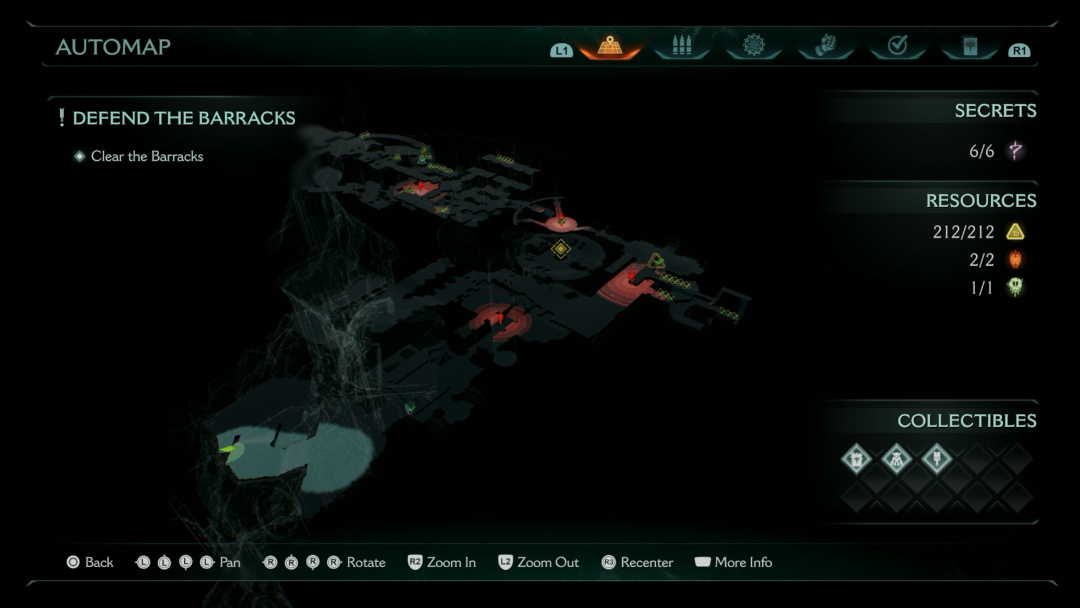Open the Defend the Barracks mission header

coord(183,118)
